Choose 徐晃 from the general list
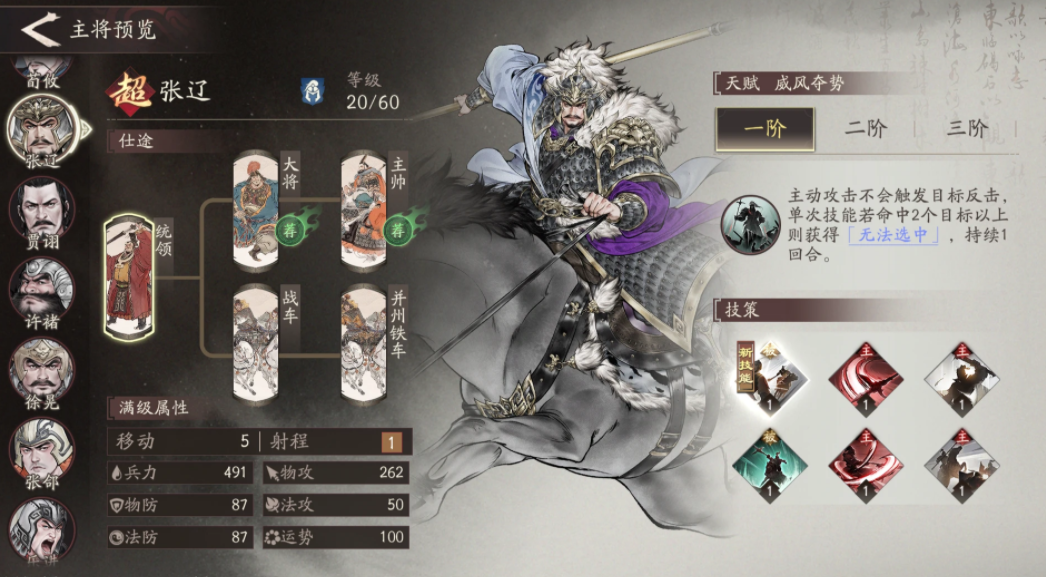The image size is (1046, 577). click(42, 368)
